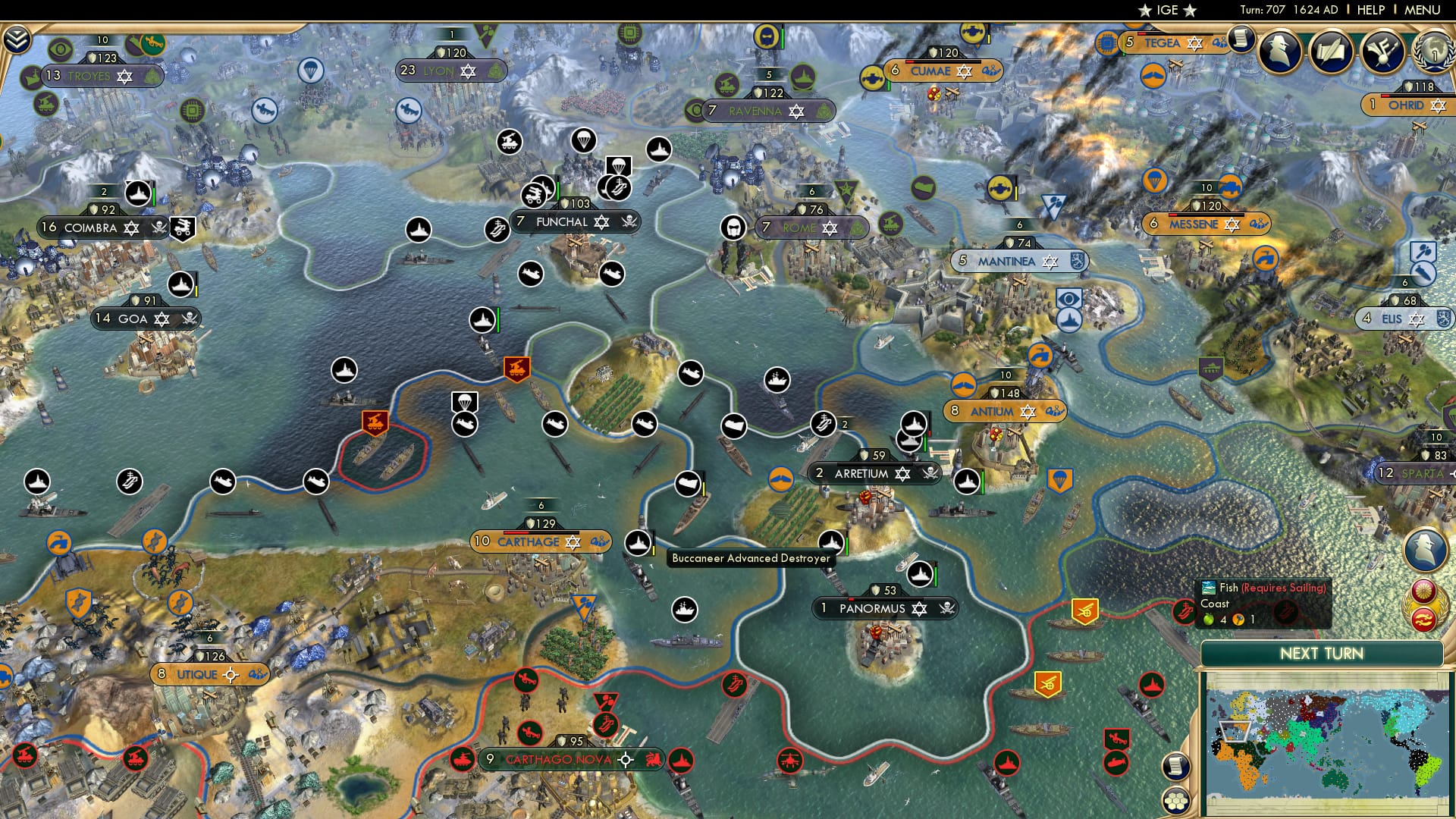This screenshot has width=1456, height=819.
Task: Open the MENU in the top bar
Action: point(1424,9)
